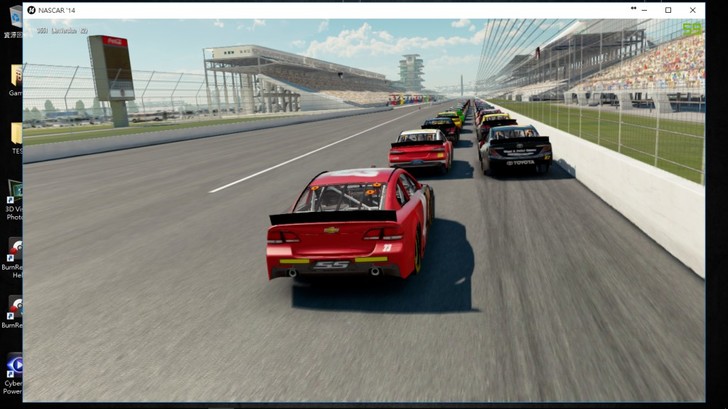This screenshot has height=409, width=728.
Task: Maximize the NASCAR '14 window
Action: (x=668, y=10)
